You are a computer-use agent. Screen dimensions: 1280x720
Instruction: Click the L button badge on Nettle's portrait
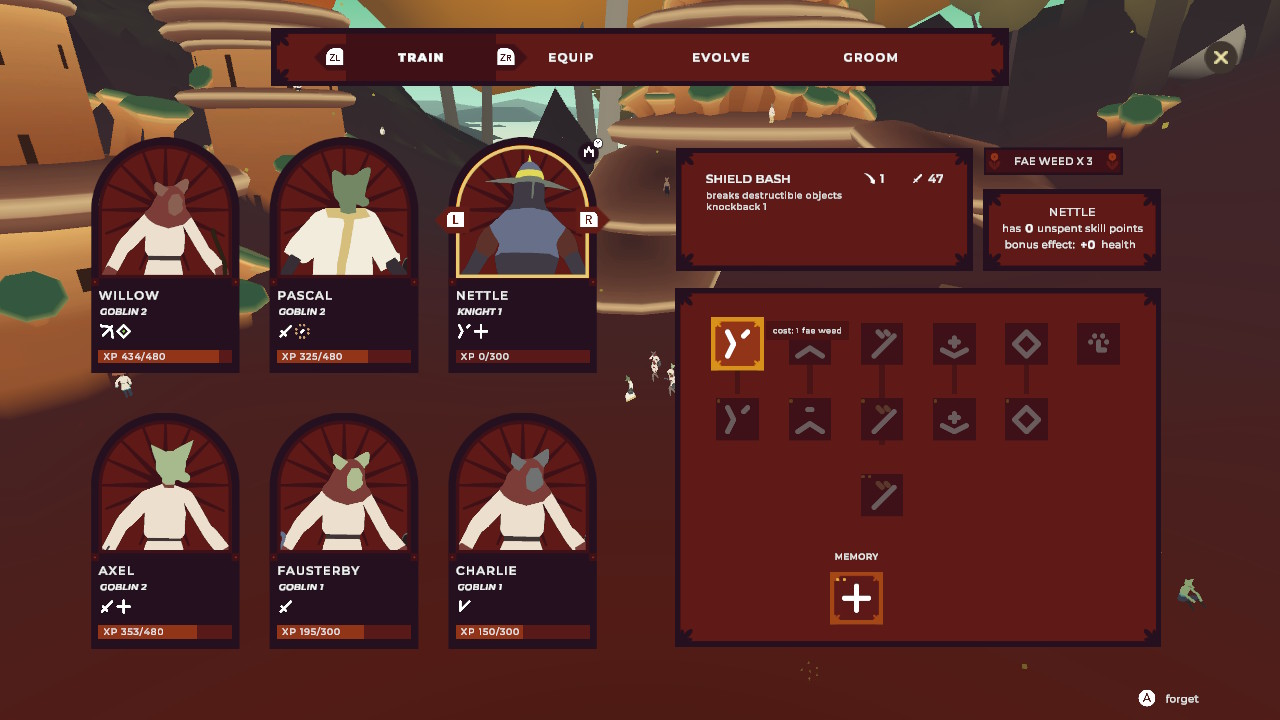coord(455,218)
